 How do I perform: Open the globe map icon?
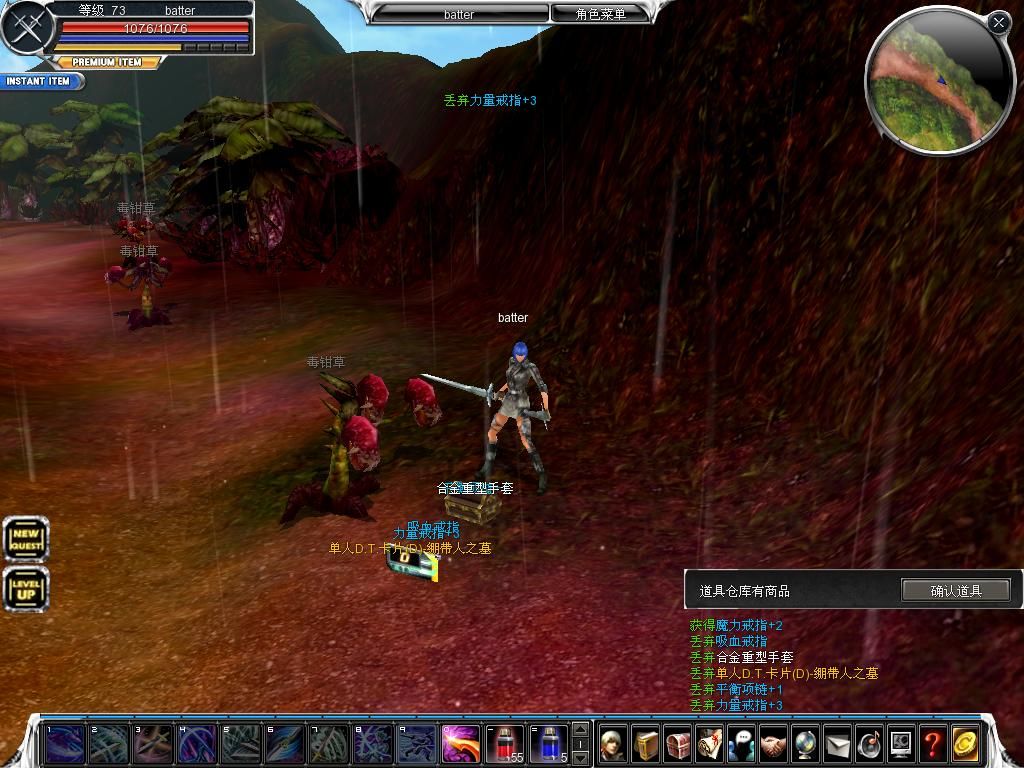[805, 744]
